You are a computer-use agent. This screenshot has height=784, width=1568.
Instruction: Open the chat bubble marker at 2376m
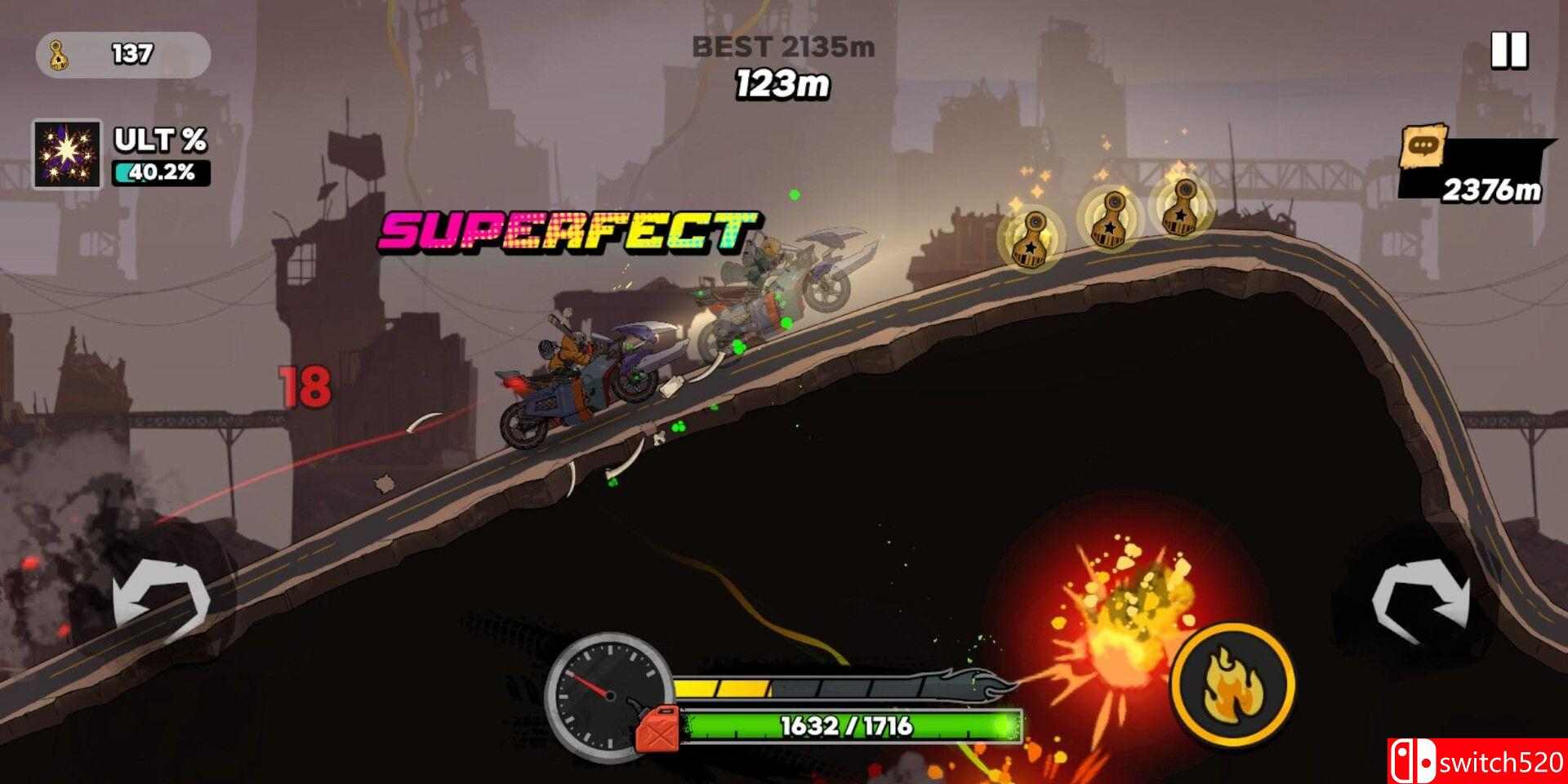pyautogui.click(x=1423, y=148)
